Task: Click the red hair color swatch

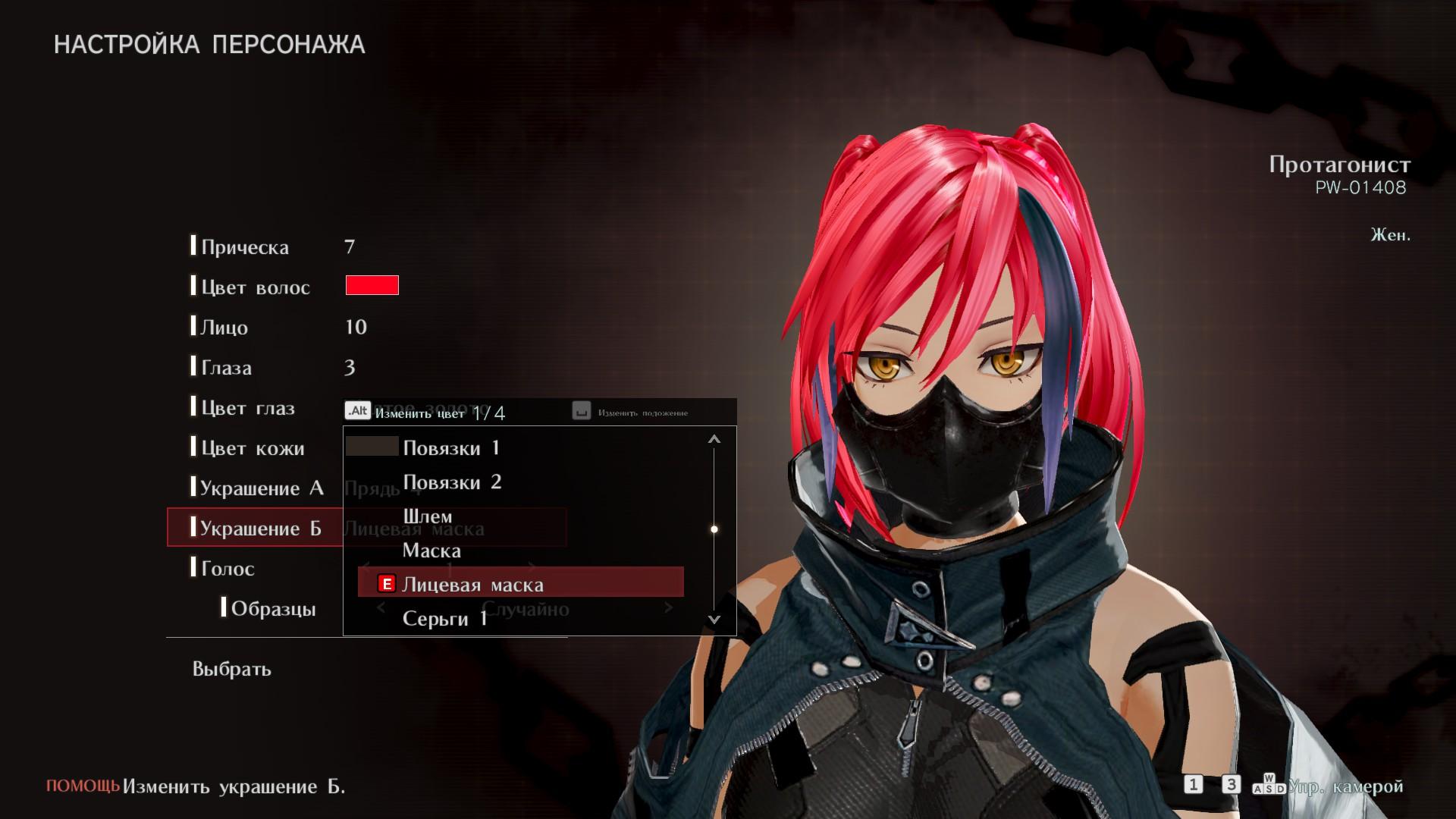Action: click(372, 285)
